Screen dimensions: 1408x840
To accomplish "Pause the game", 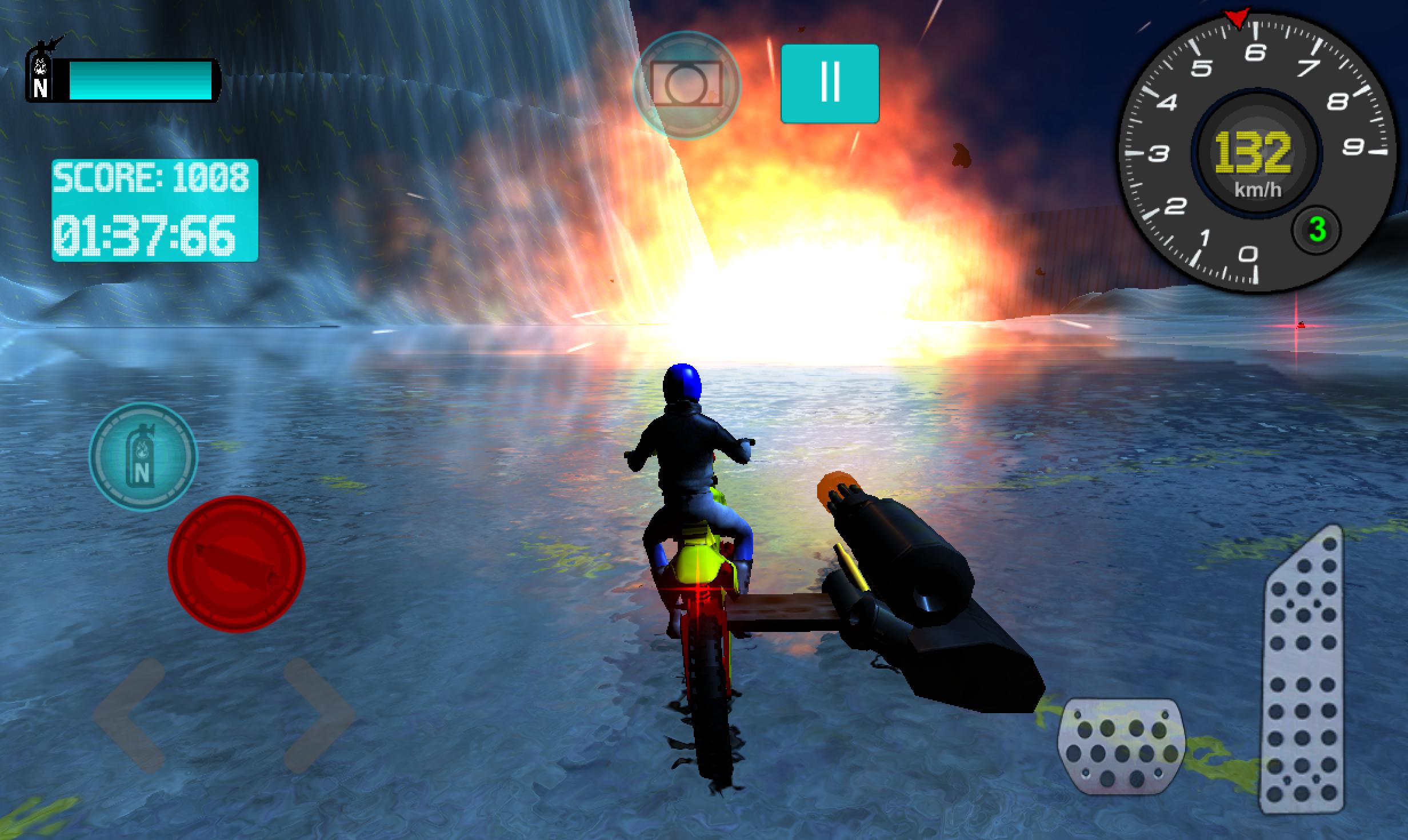I will [x=831, y=82].
